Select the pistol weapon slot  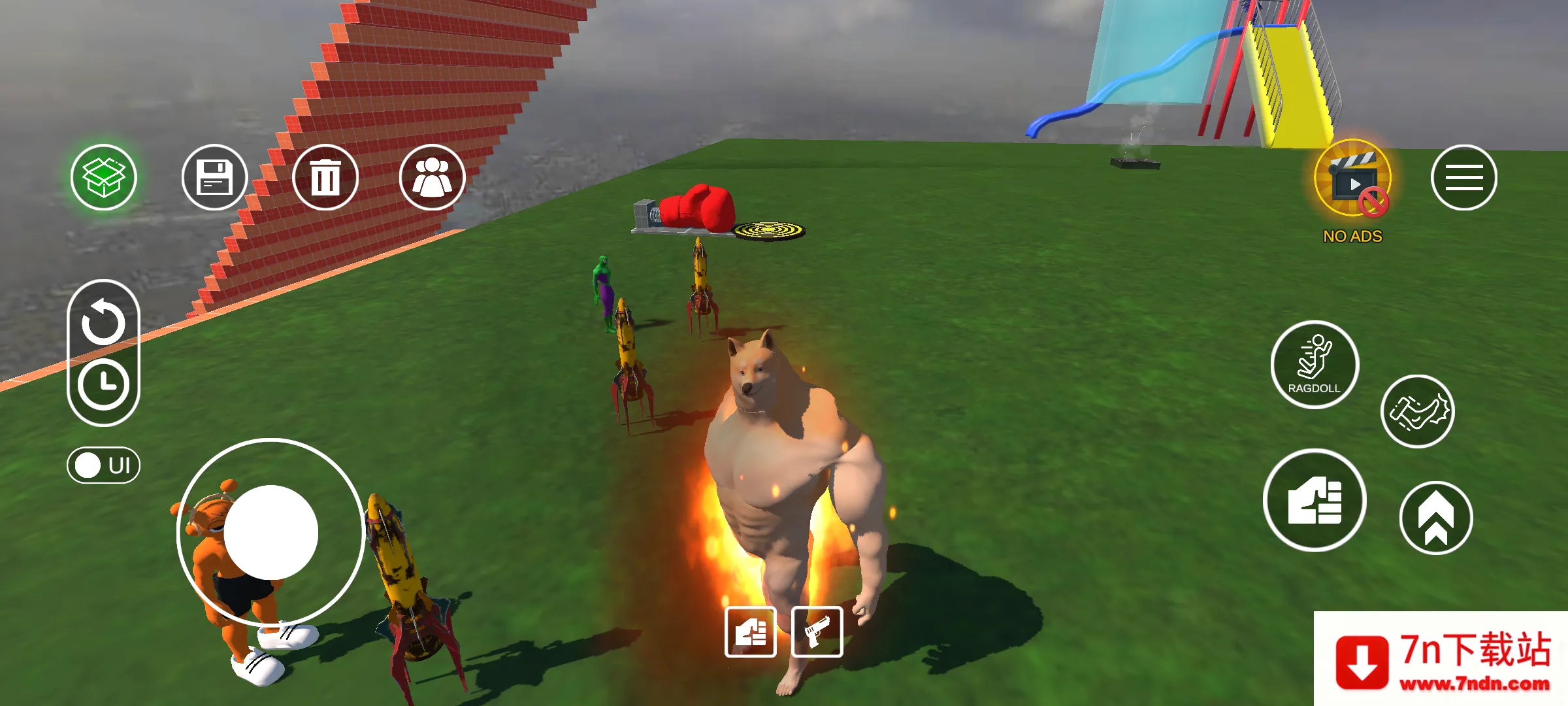[817, 632]
